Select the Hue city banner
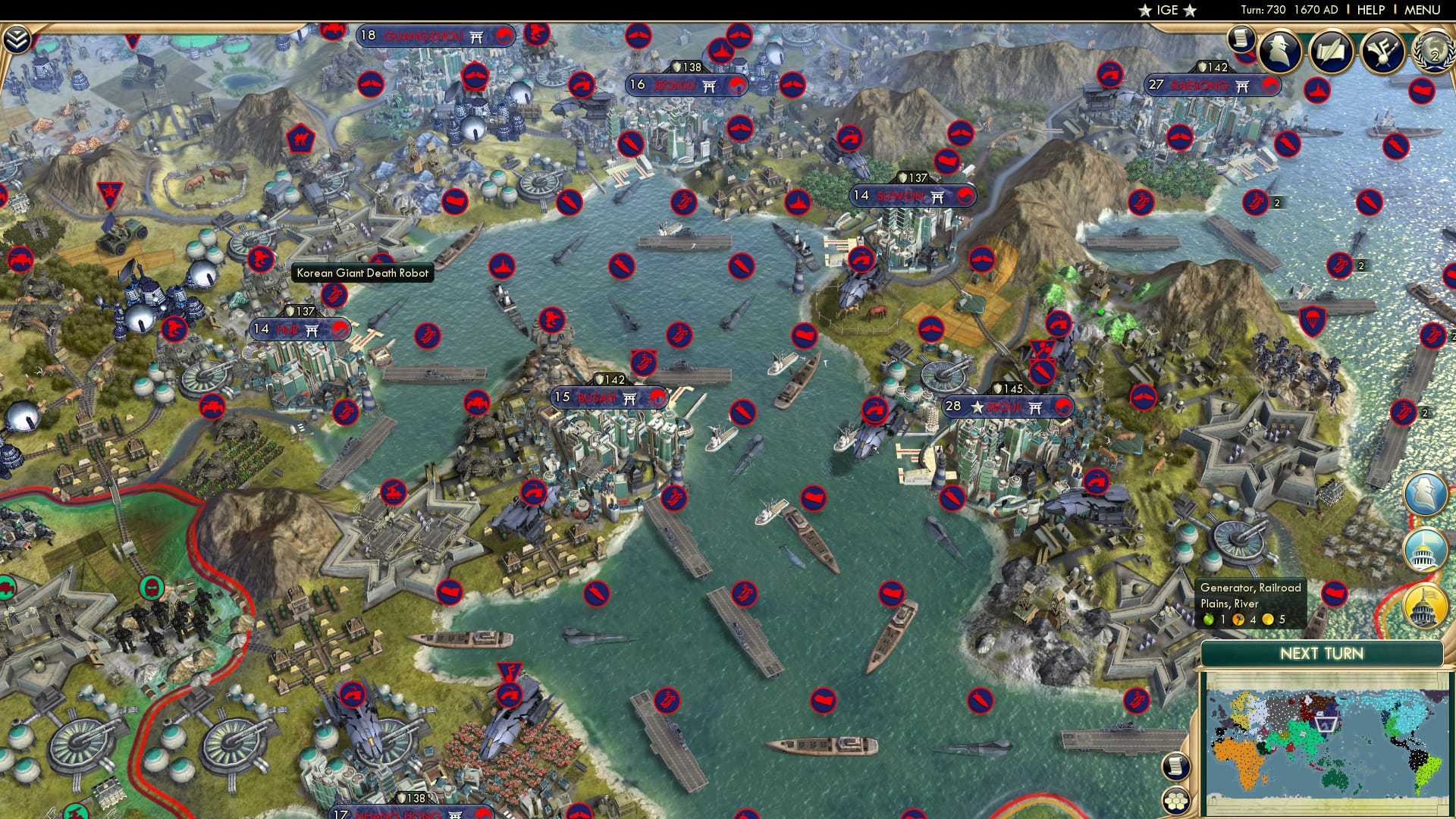1456x819 pixels. 300,329
